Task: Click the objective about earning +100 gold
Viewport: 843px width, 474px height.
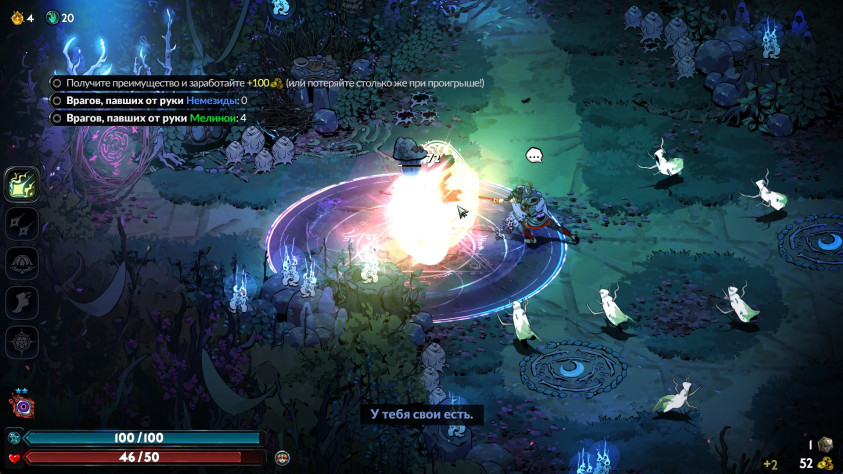Action: tap(268, 83)
